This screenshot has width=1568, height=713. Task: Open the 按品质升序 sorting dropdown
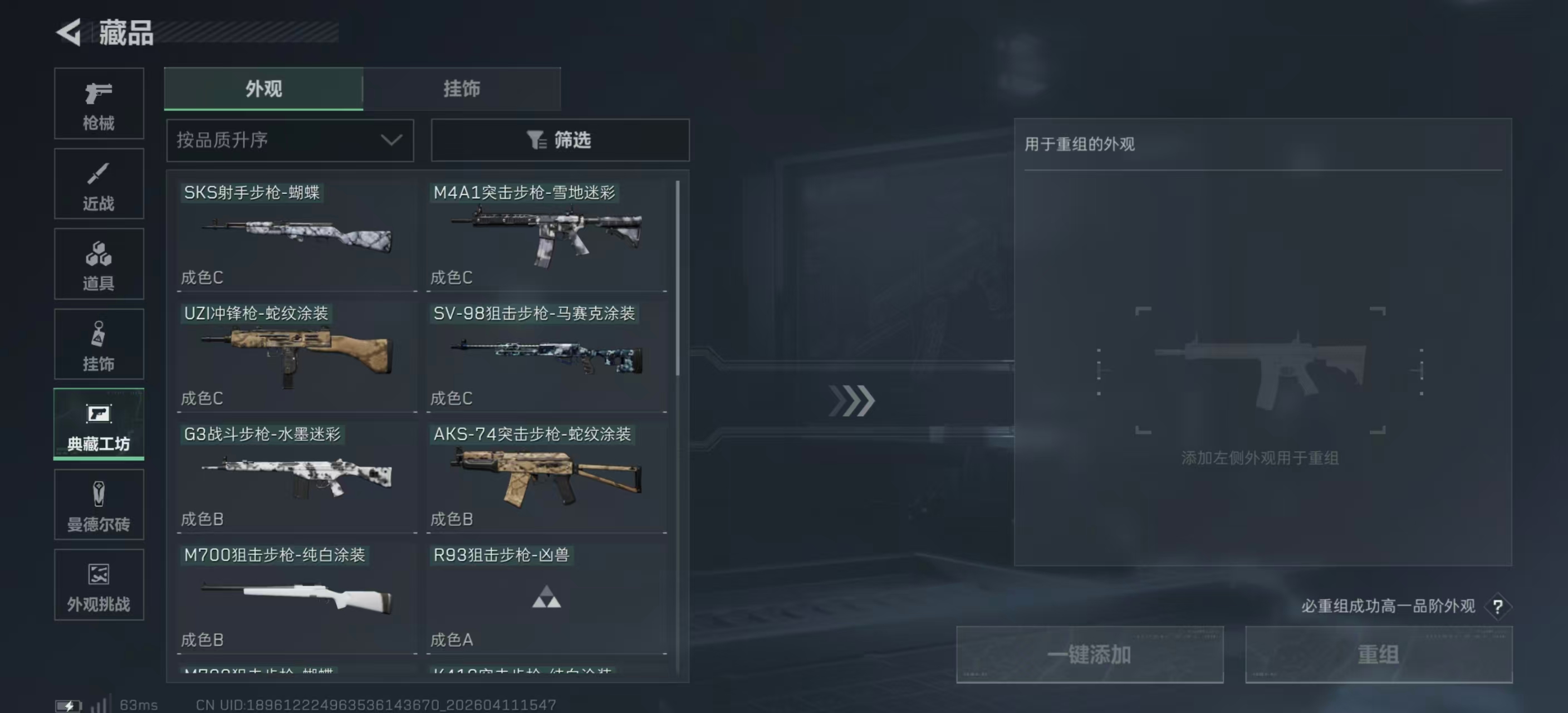tap(290, 140)
